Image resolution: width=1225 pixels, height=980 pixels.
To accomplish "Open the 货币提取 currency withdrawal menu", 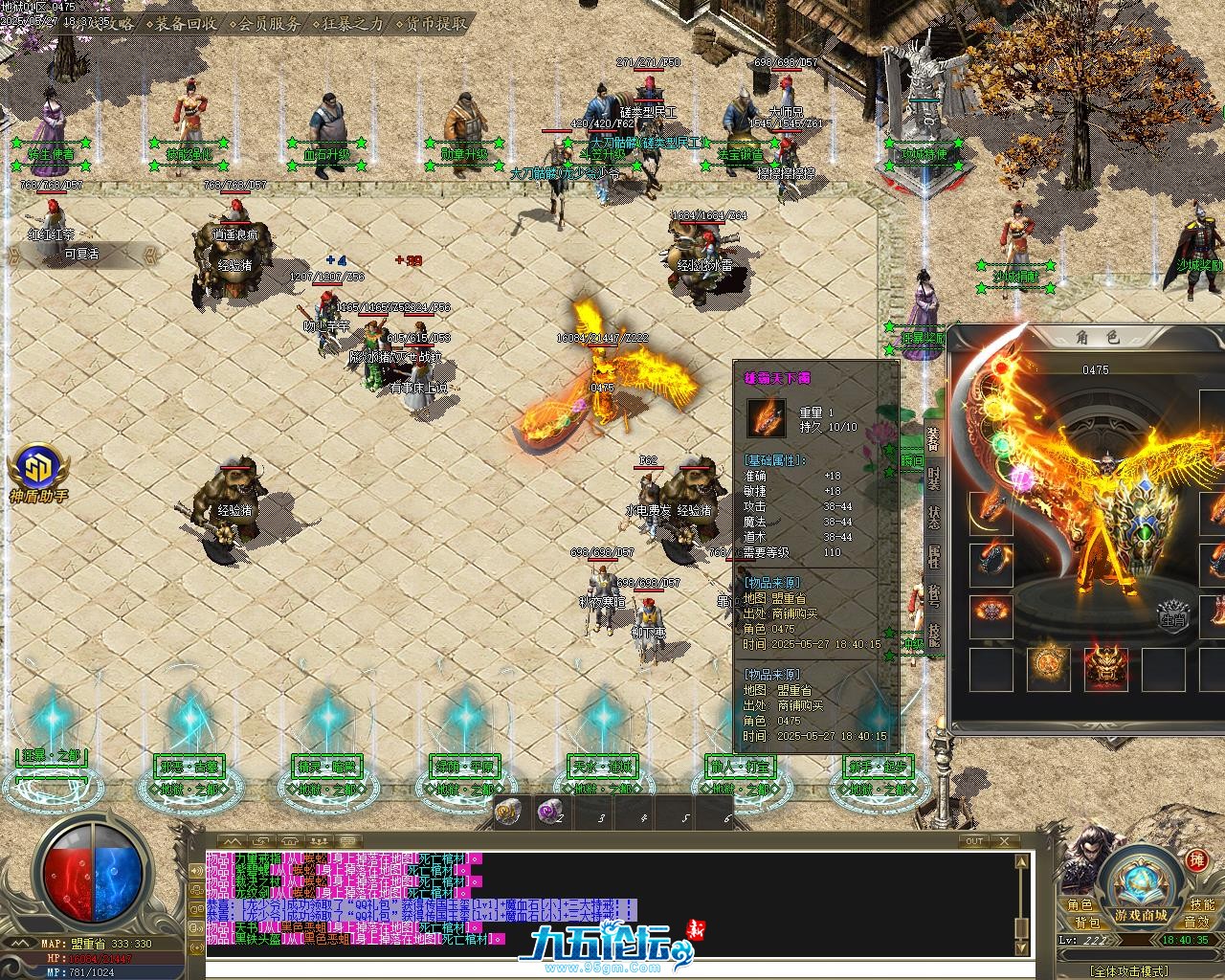I will [436, 23].
